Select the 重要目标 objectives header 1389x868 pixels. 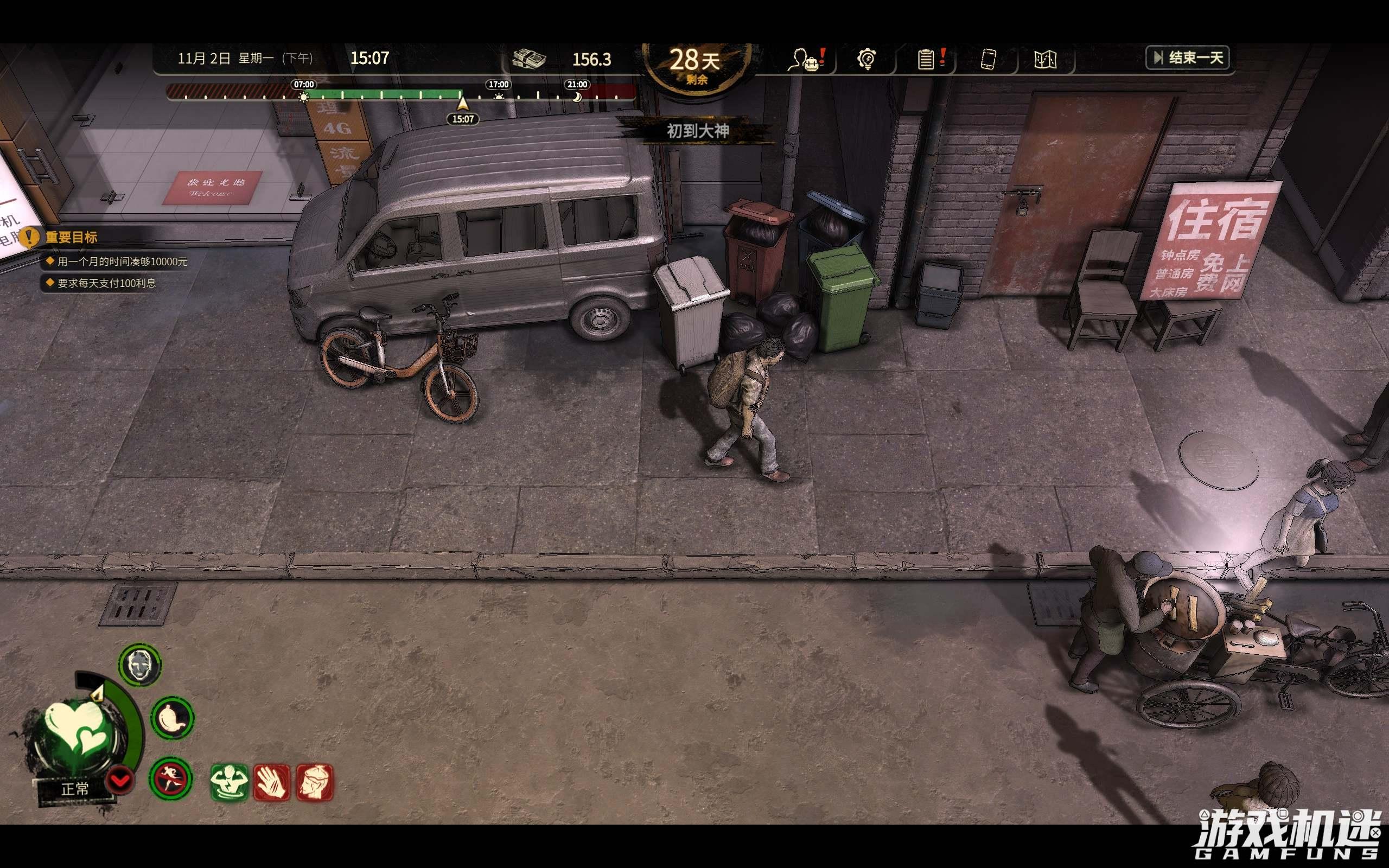pyautogui.click(x=71, y=237)
